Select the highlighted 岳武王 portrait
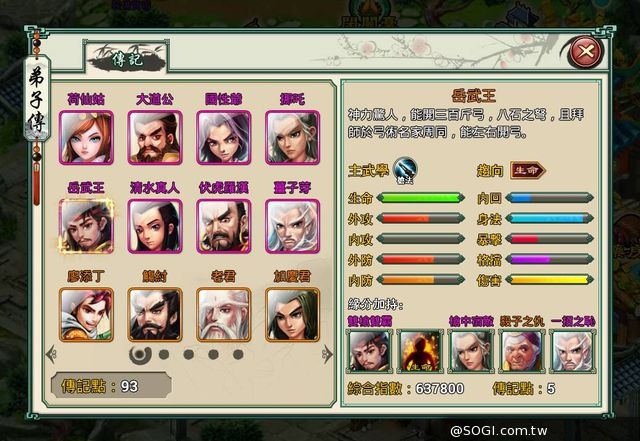The width and height of the screenshot is (640, 441). (85, 224)
